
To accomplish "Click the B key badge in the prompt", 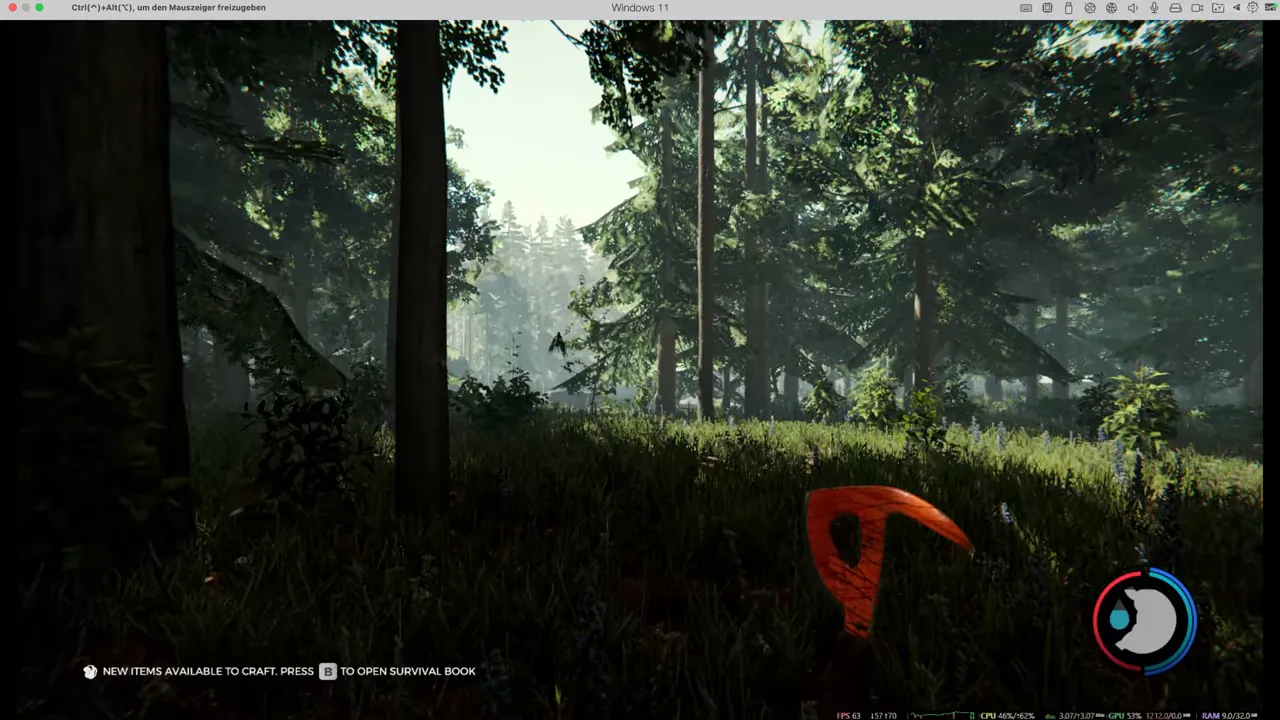I will tap(328, 671).
